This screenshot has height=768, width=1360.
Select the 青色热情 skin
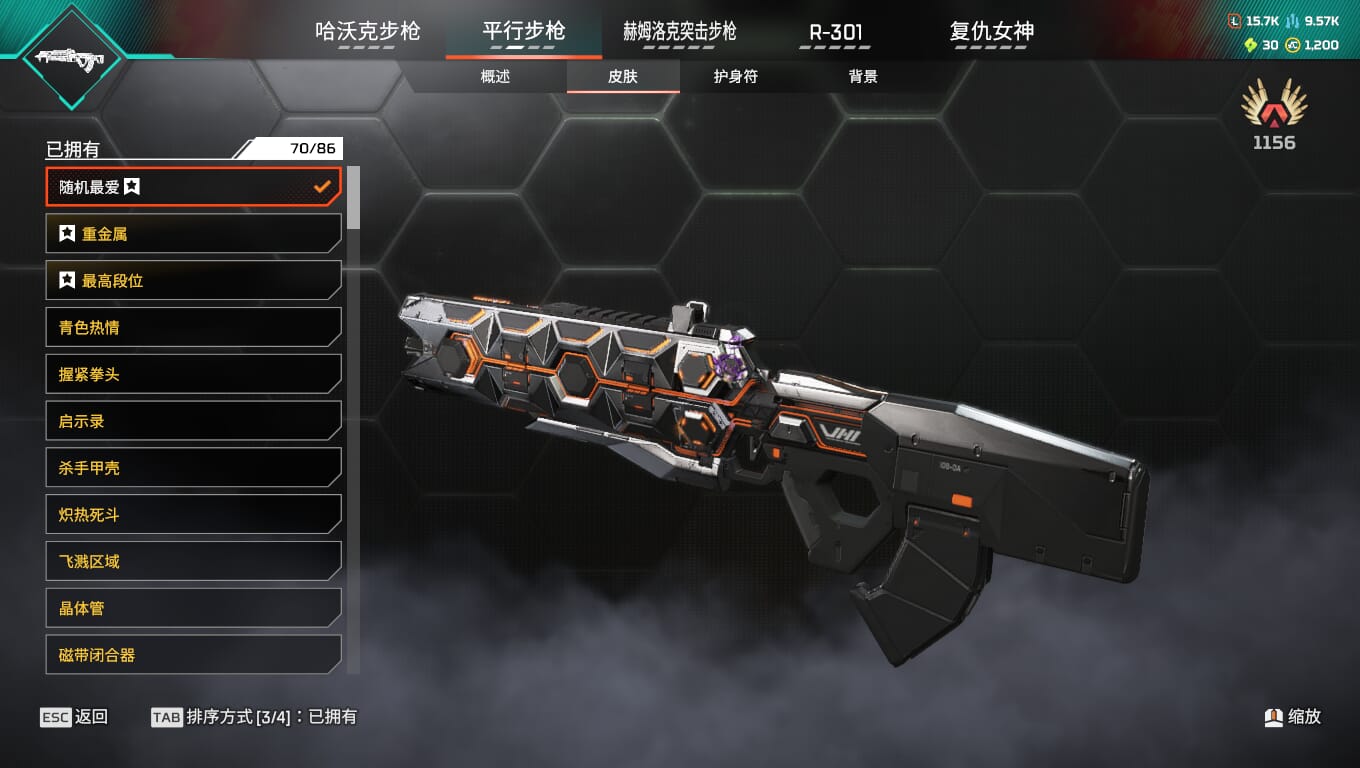(x=193, y=327)
